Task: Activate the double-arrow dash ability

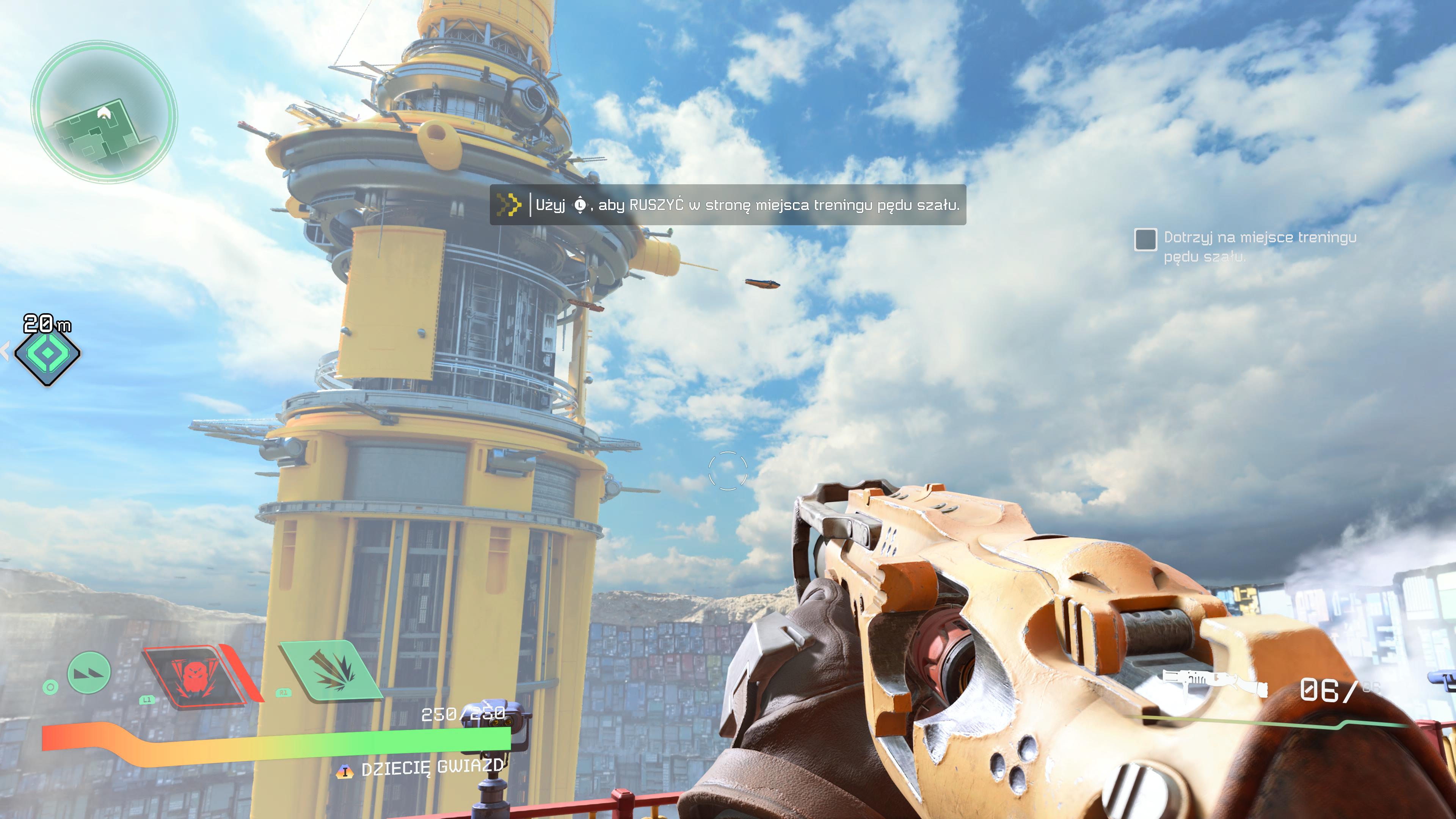Action: [x=89, y=673]
